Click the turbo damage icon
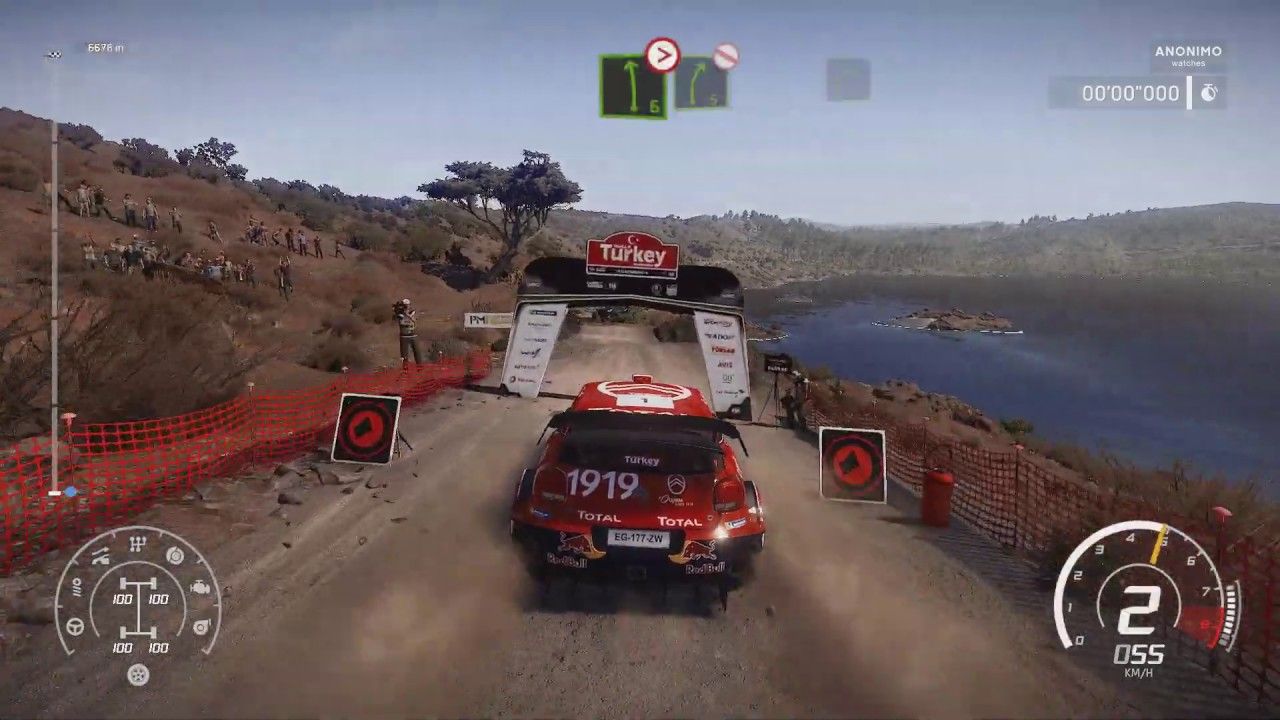The height and width of the screenshot is (720, 1280). click(201, 626)
